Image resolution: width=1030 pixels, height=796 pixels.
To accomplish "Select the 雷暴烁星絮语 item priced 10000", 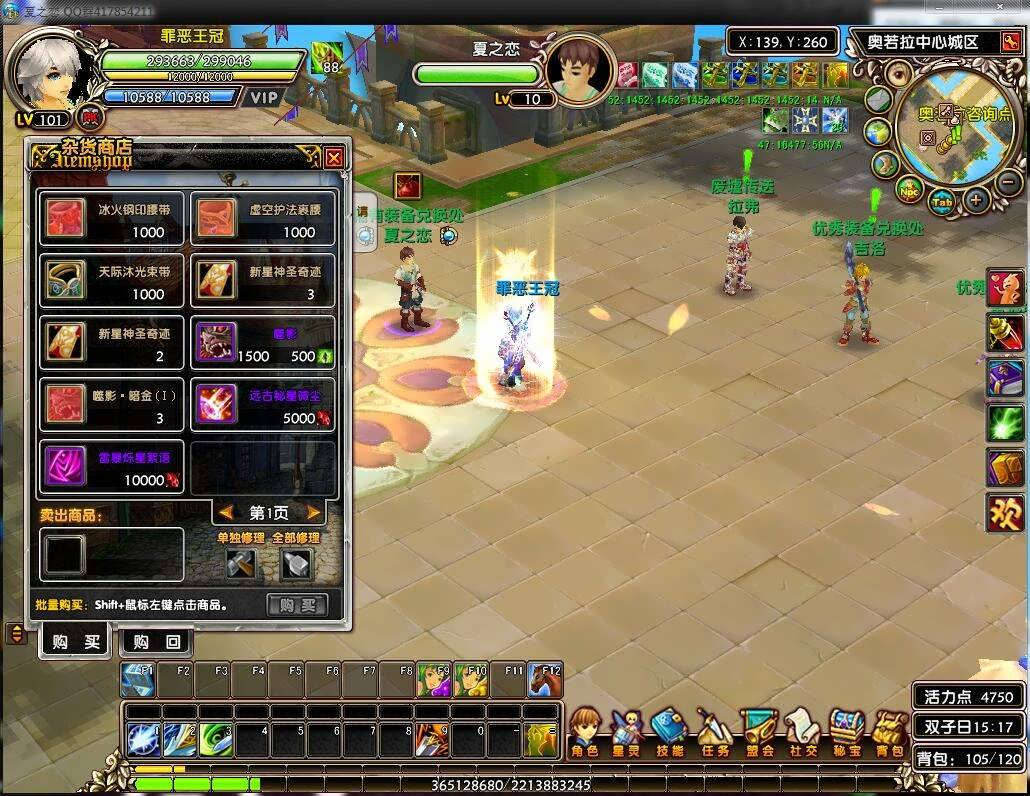I will tap(112, 468).
